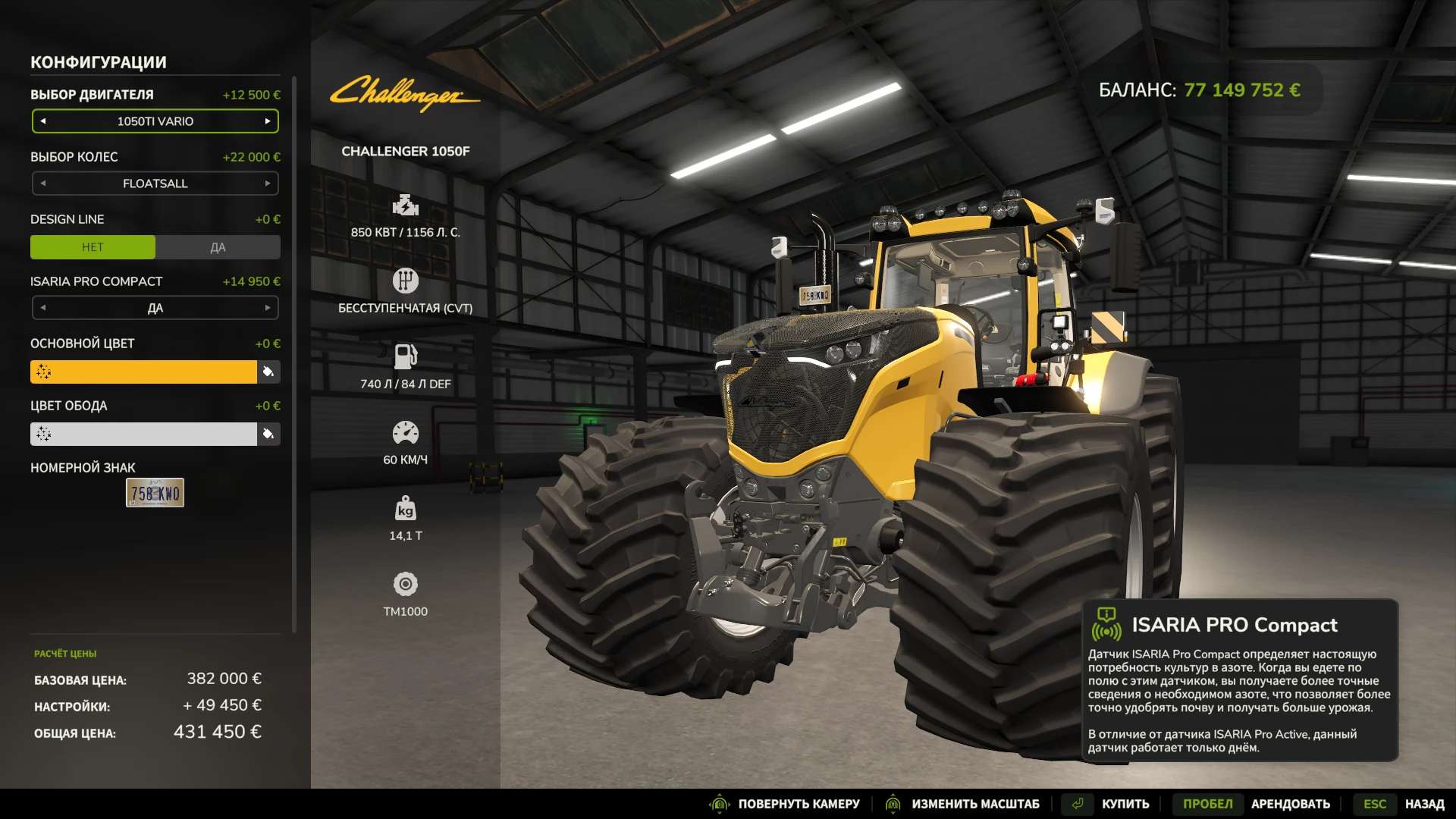Switch to previous wheel option
The image size is (1456, 819).
pyautogui.click(x=43, y=184)
